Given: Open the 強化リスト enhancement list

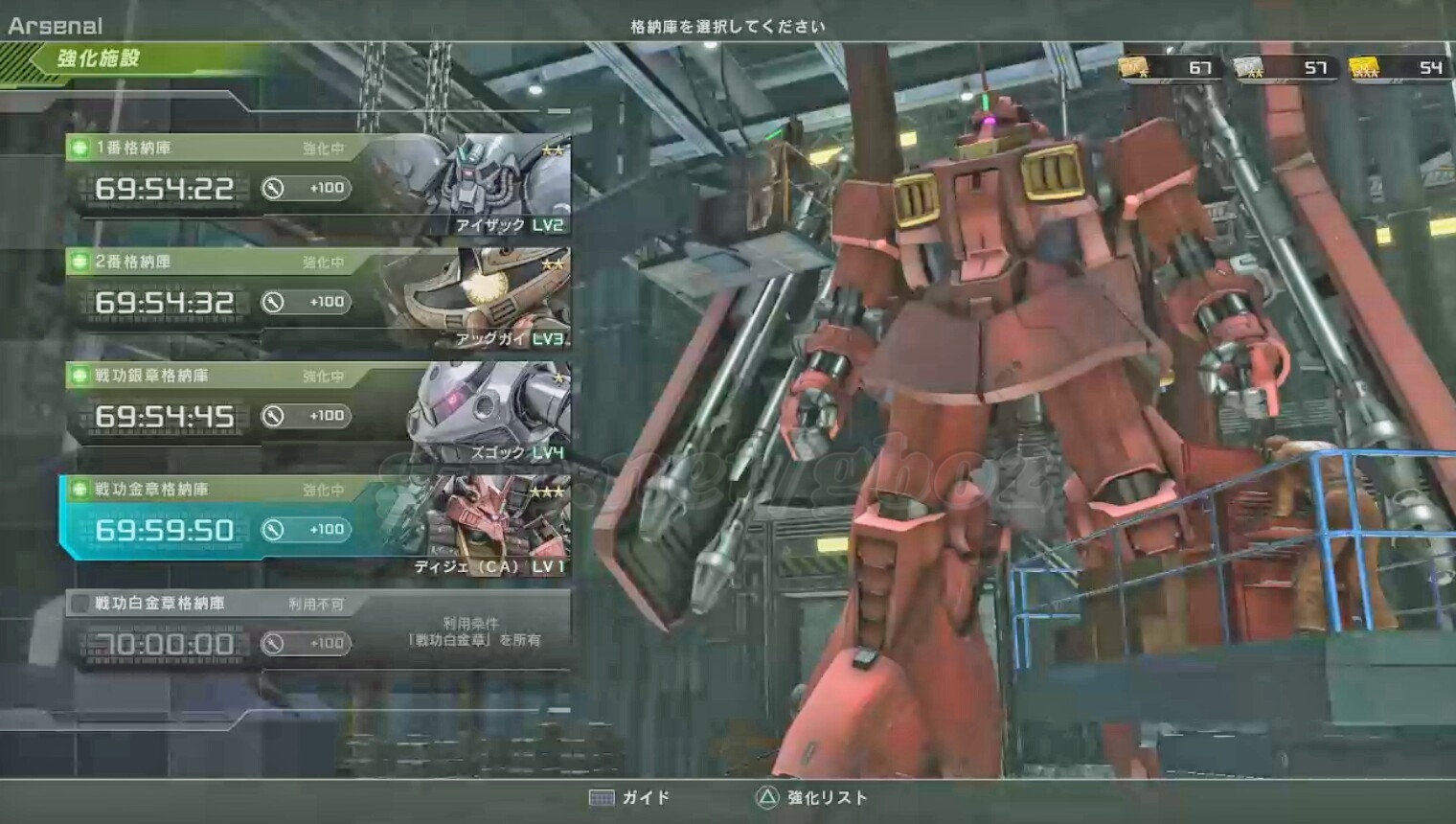Looking at the screenshot, I should coord(811,798).
